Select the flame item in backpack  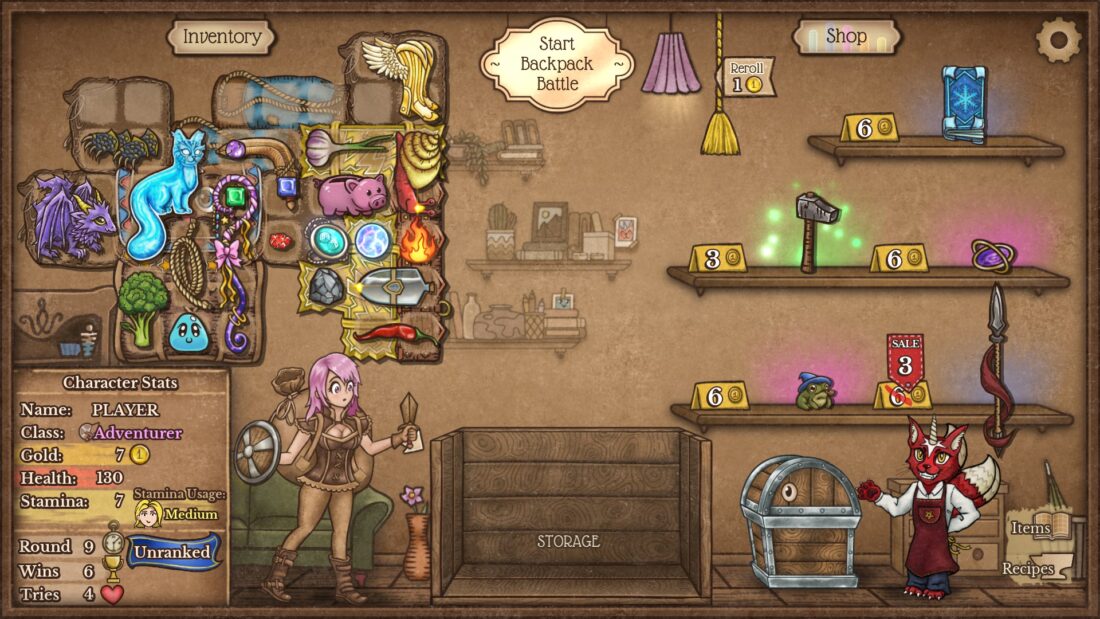tap(420, 240)
